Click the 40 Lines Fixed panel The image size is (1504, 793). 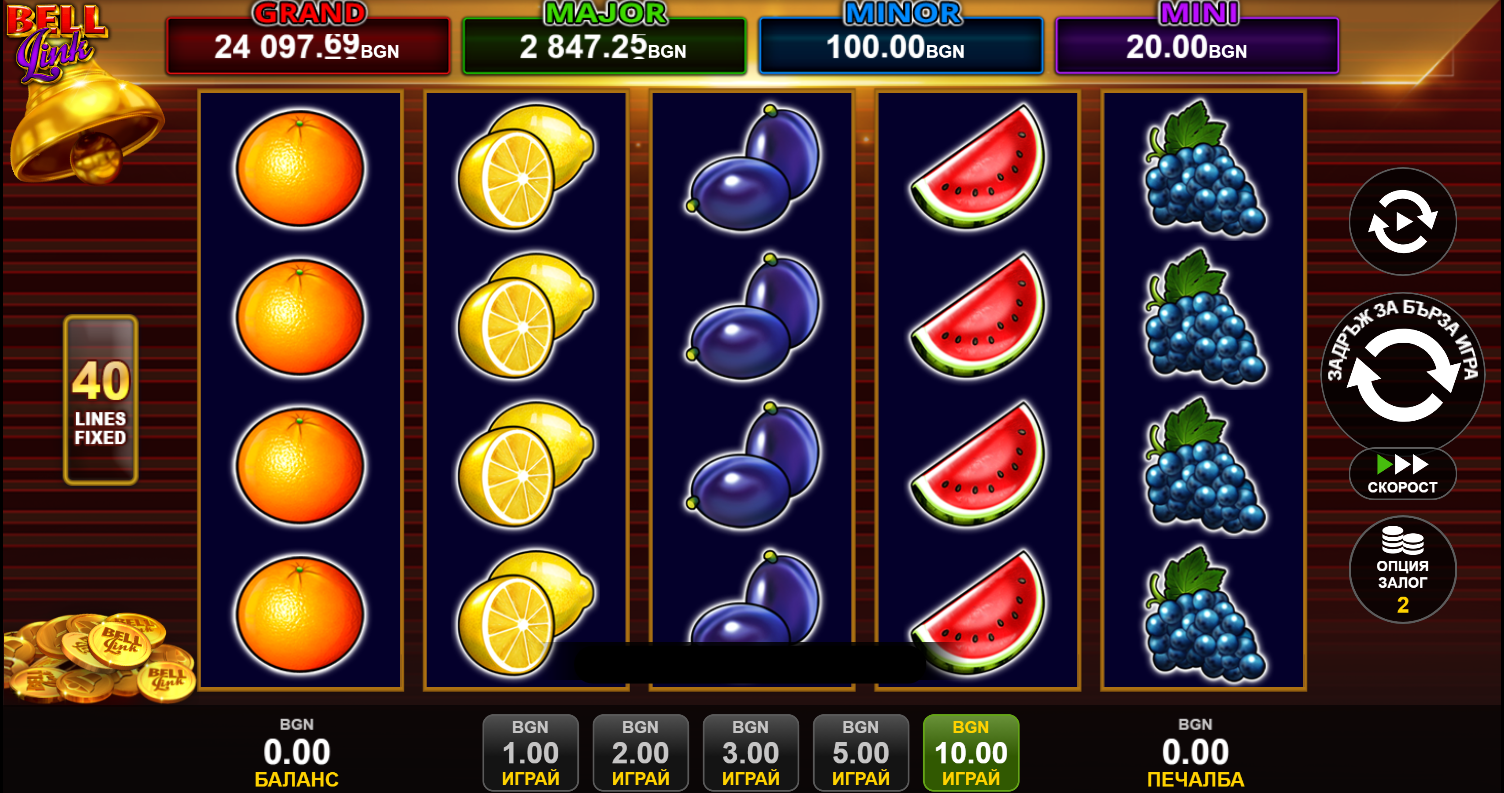tap(100, 400)
